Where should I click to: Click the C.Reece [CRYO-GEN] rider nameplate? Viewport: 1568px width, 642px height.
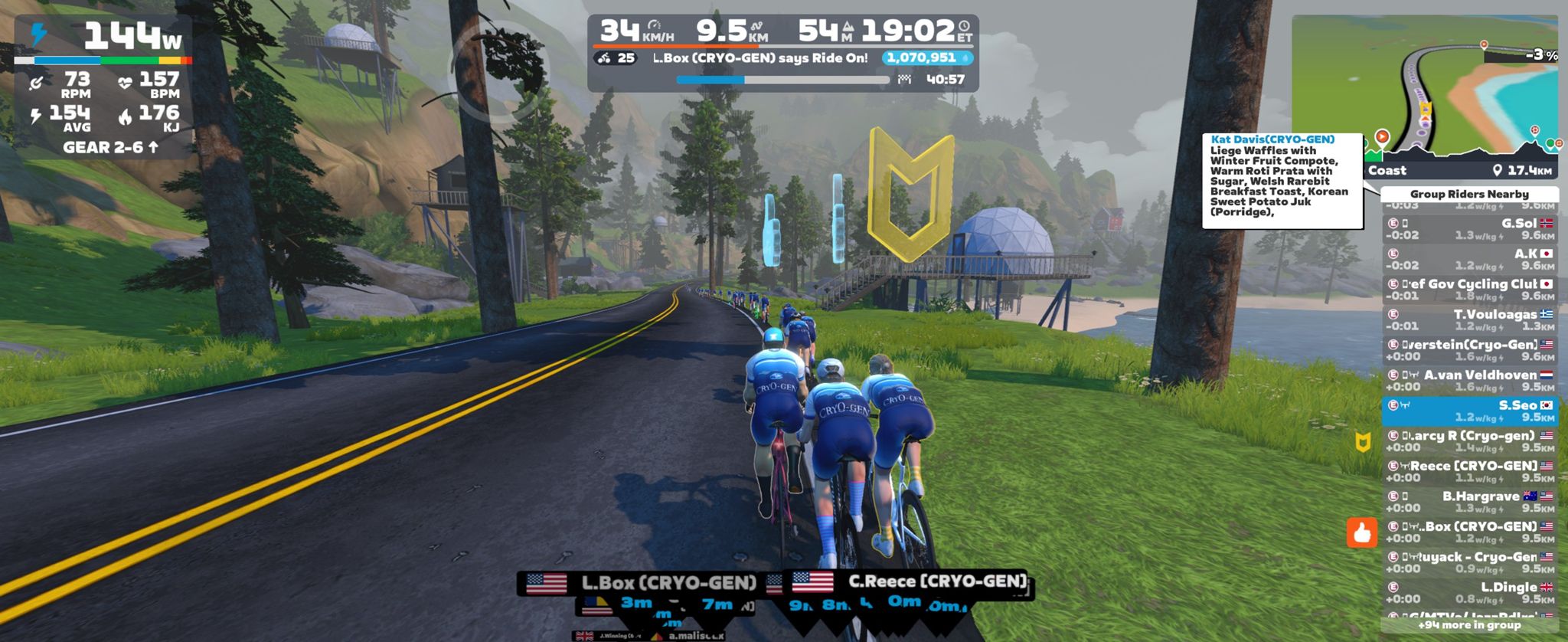pyautogui.click(x=911, y=582)
